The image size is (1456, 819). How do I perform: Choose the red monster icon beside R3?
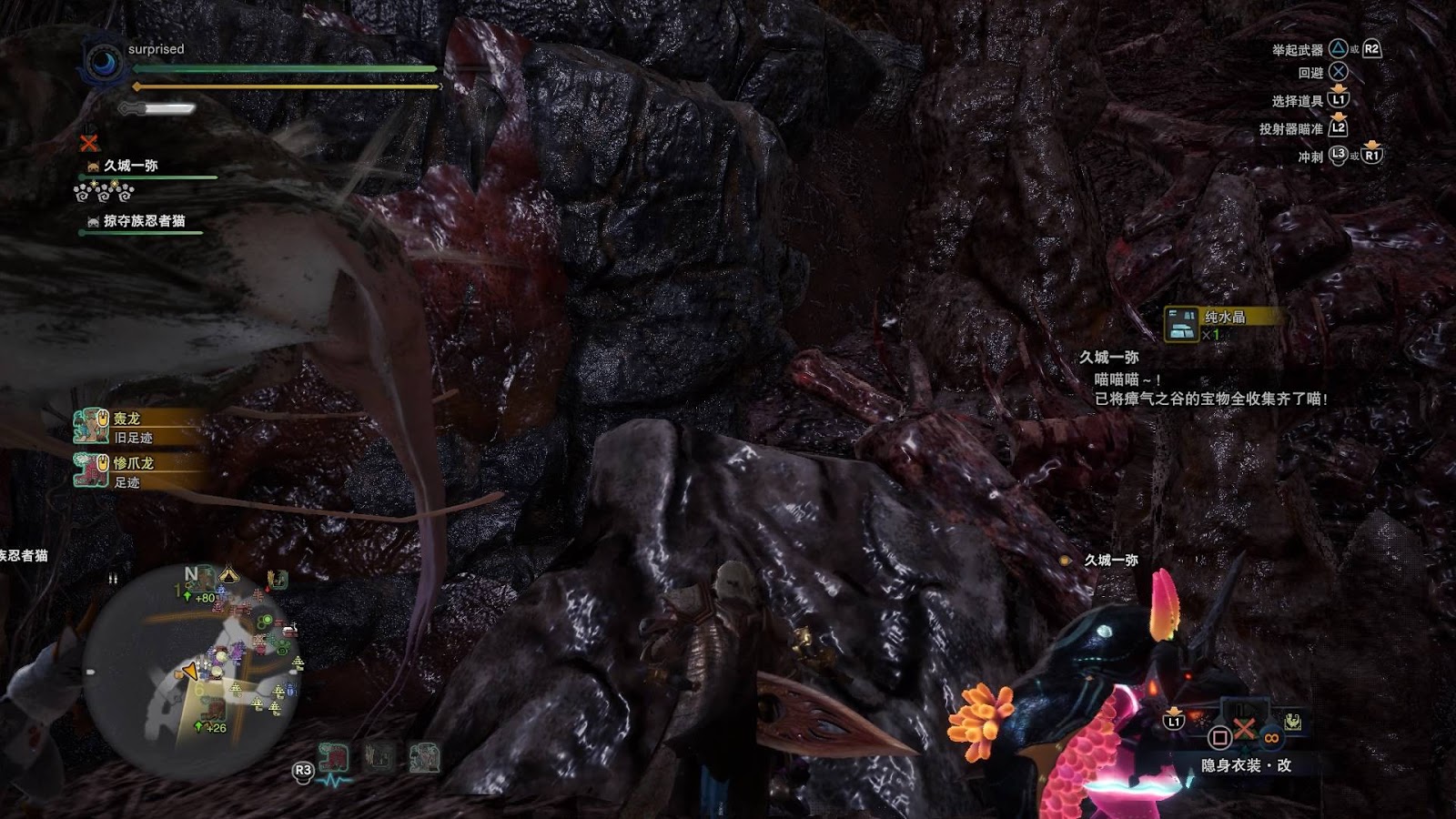click(334, 757)
